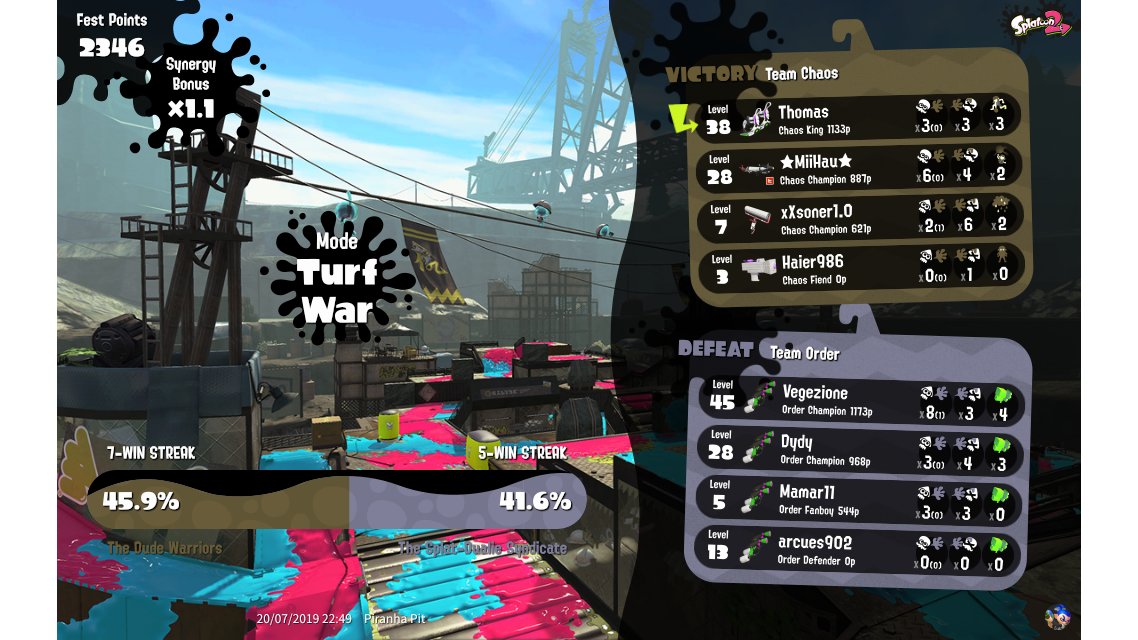Screen dimensions: 1138x640
Task: Select the ★MiiHau★ player row
Action: (x=860, y=167)
